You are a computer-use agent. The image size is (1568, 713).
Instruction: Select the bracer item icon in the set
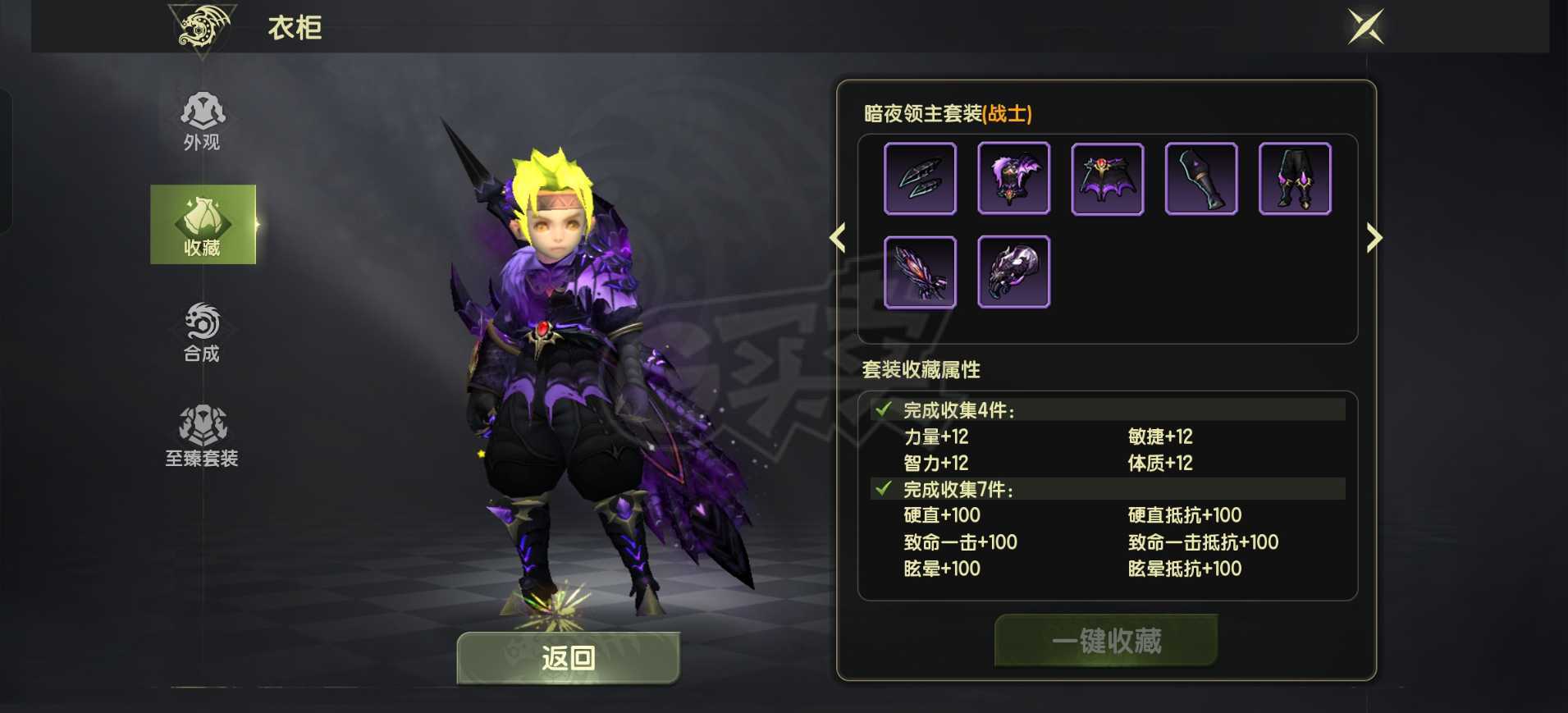pos(1201,178)
